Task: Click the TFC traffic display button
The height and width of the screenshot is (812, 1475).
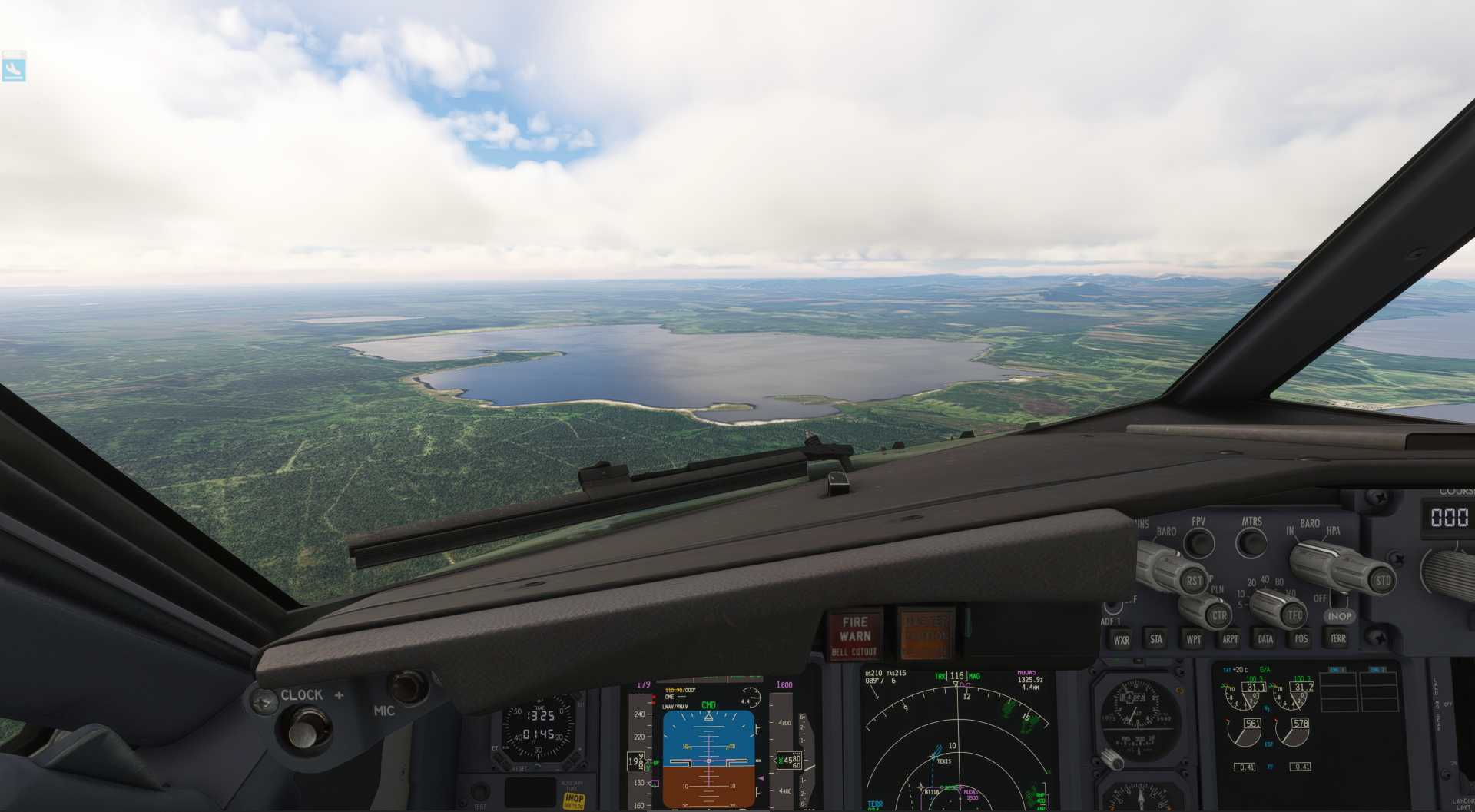Action: pyautogui.click(x=1295, y=615)
